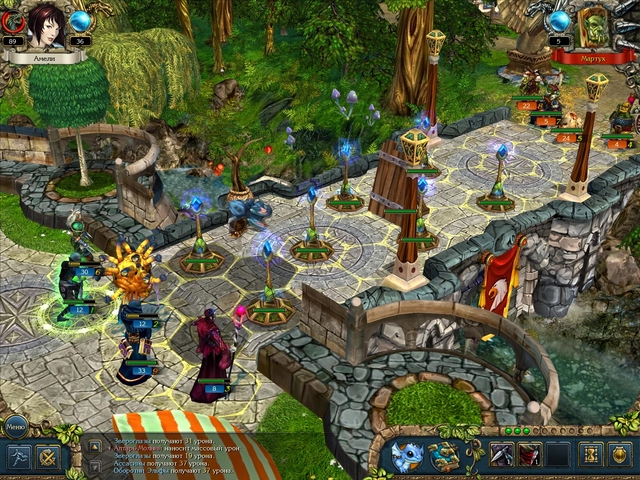Open the spell book icon
The image size is (640, 480).
[445, 456]
